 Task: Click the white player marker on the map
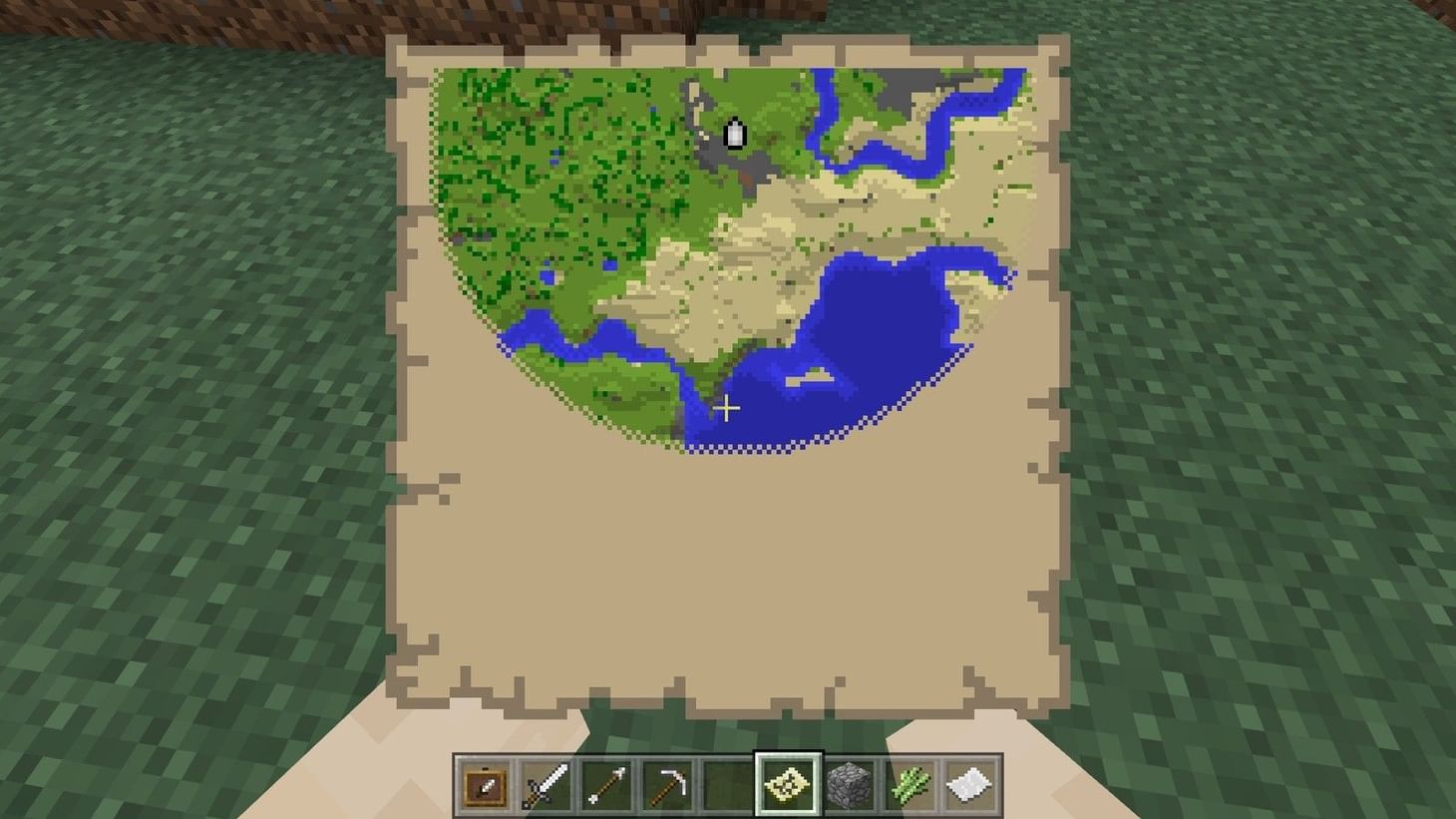735,133
